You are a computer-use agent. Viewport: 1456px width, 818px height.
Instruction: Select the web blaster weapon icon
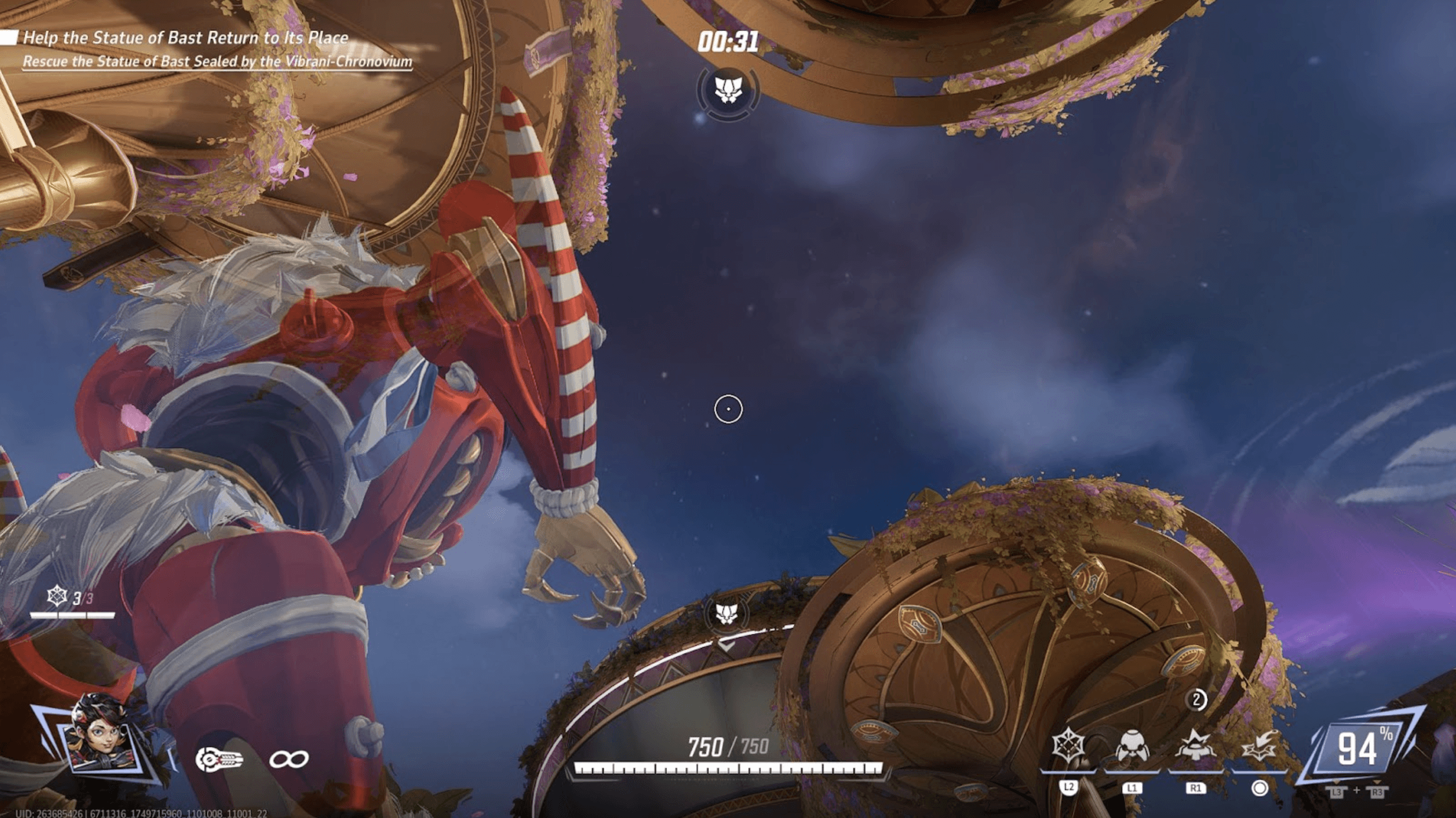220,760
